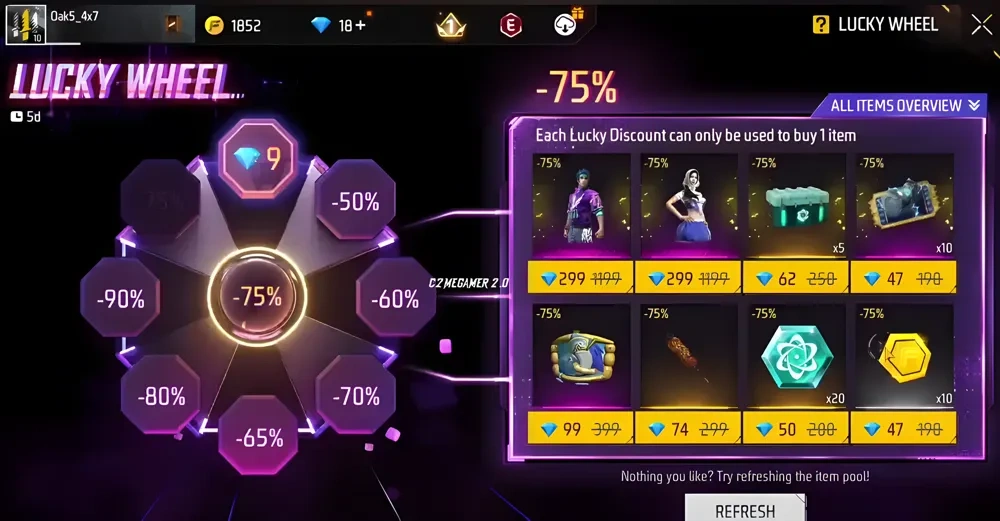This screenshot has width=1000, height=521.
Task: Purchase the green atom token for 50
Action: [x=796, y=428]
